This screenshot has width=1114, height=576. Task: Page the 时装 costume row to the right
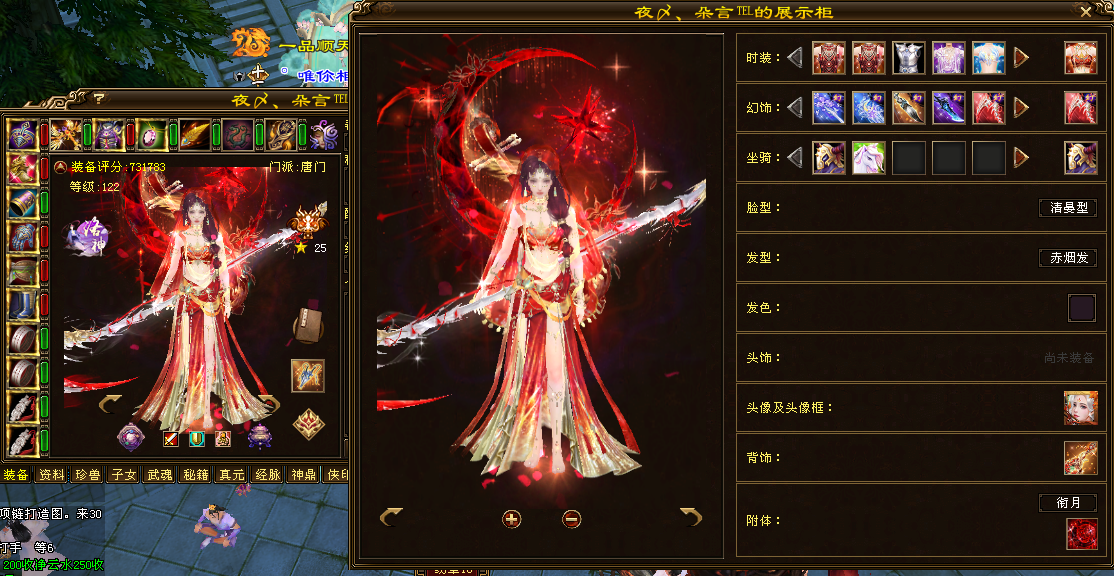[1021, 58]
